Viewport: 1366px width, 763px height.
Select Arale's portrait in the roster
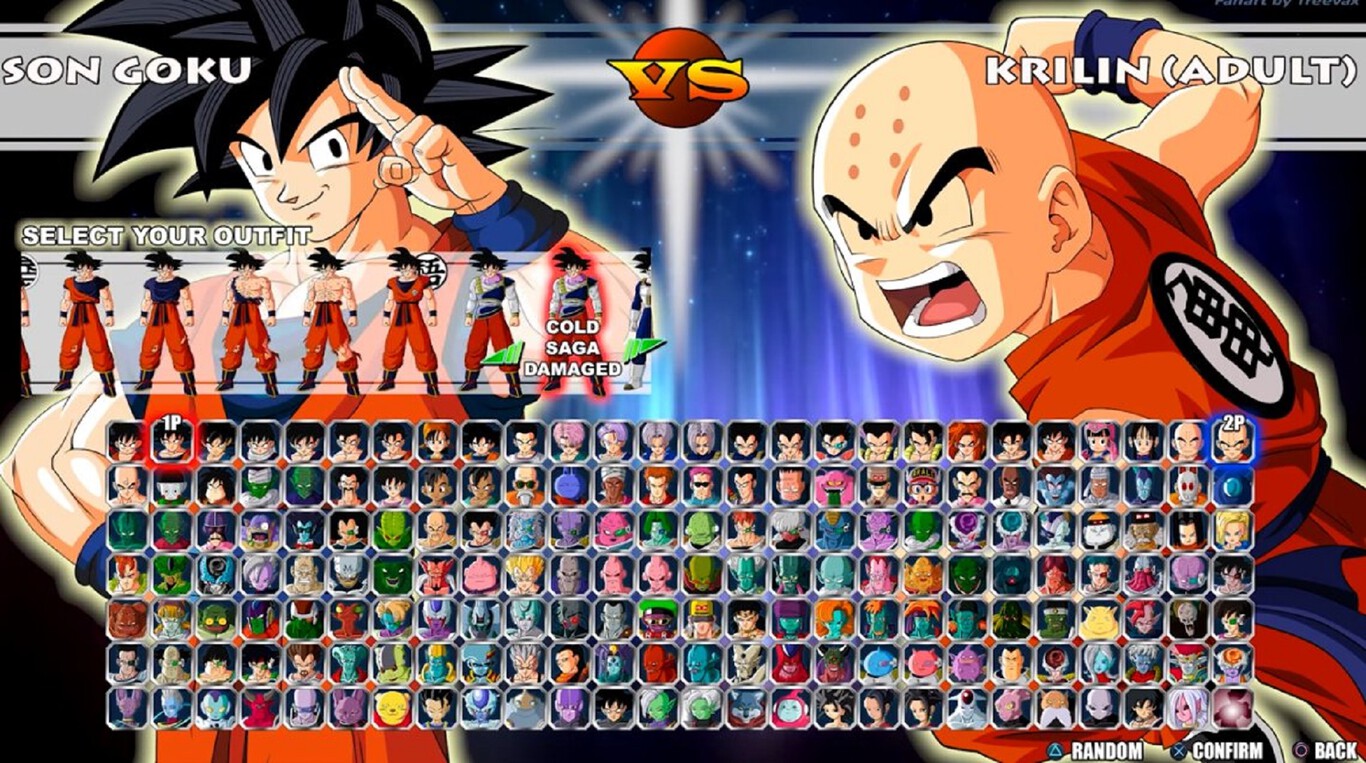[922, 486]
